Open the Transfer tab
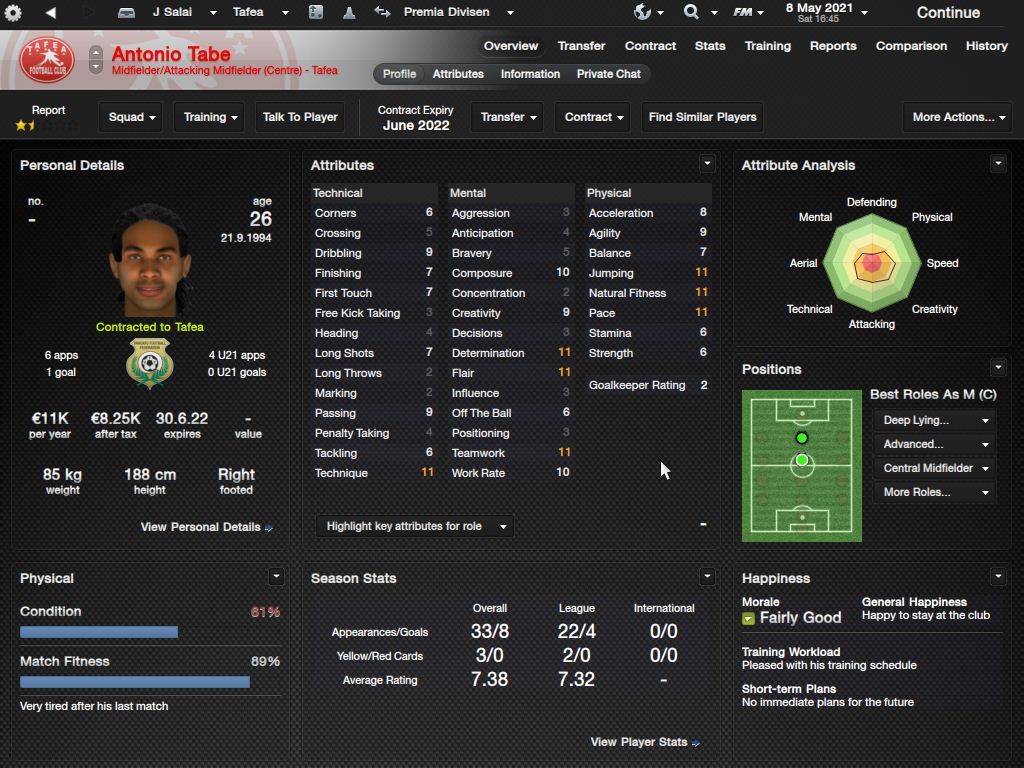The width and height of the screenshot is (1024, 768). pos(581,46)
